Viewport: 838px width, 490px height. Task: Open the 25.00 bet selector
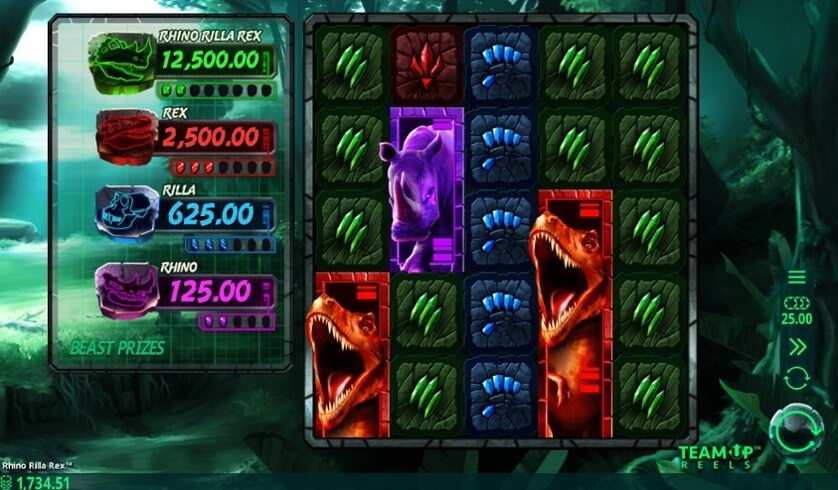point(797,311)
